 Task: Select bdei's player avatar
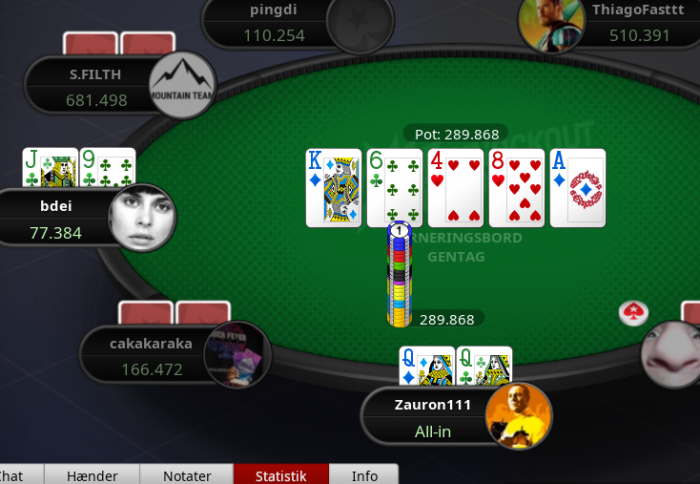click(x=142, y=218)
